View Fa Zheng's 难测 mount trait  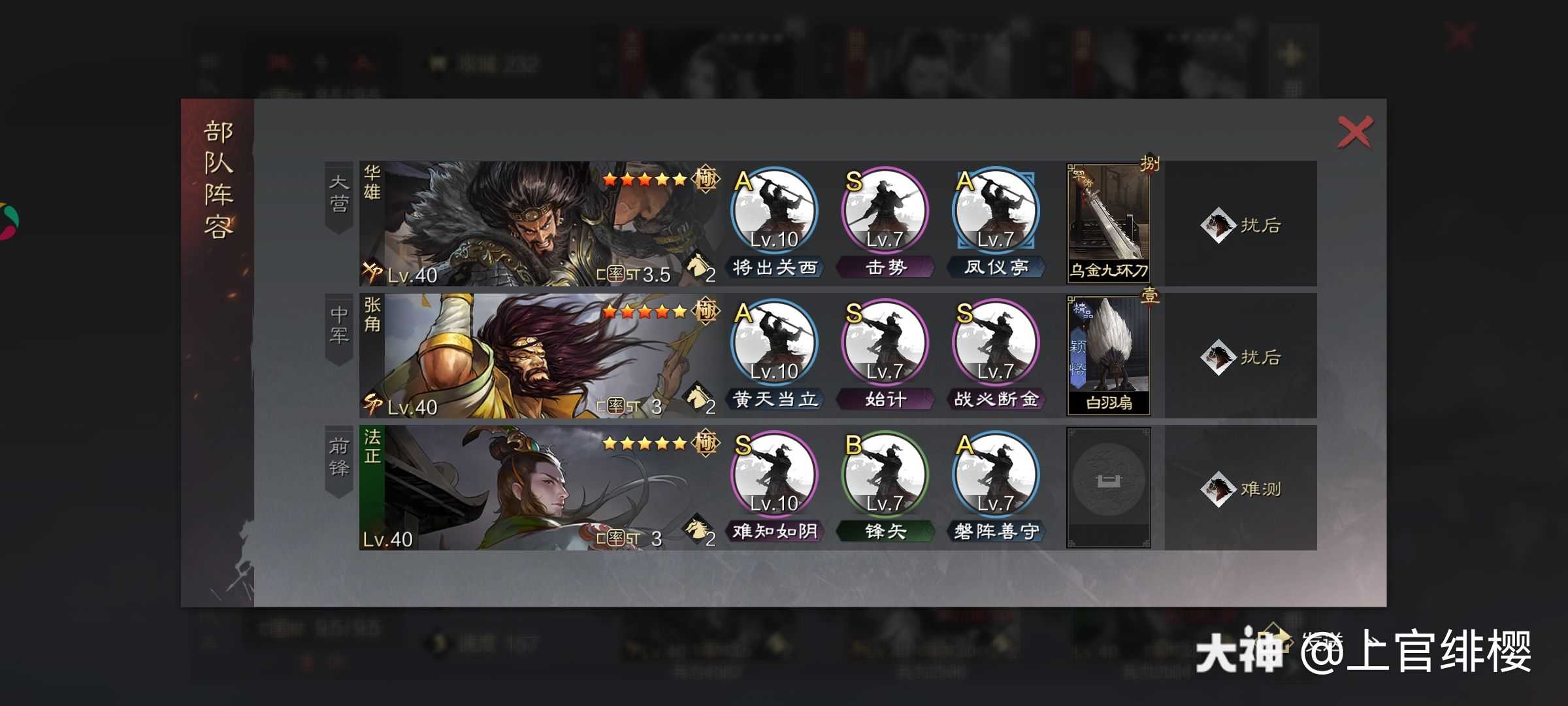coord(1241,489)
